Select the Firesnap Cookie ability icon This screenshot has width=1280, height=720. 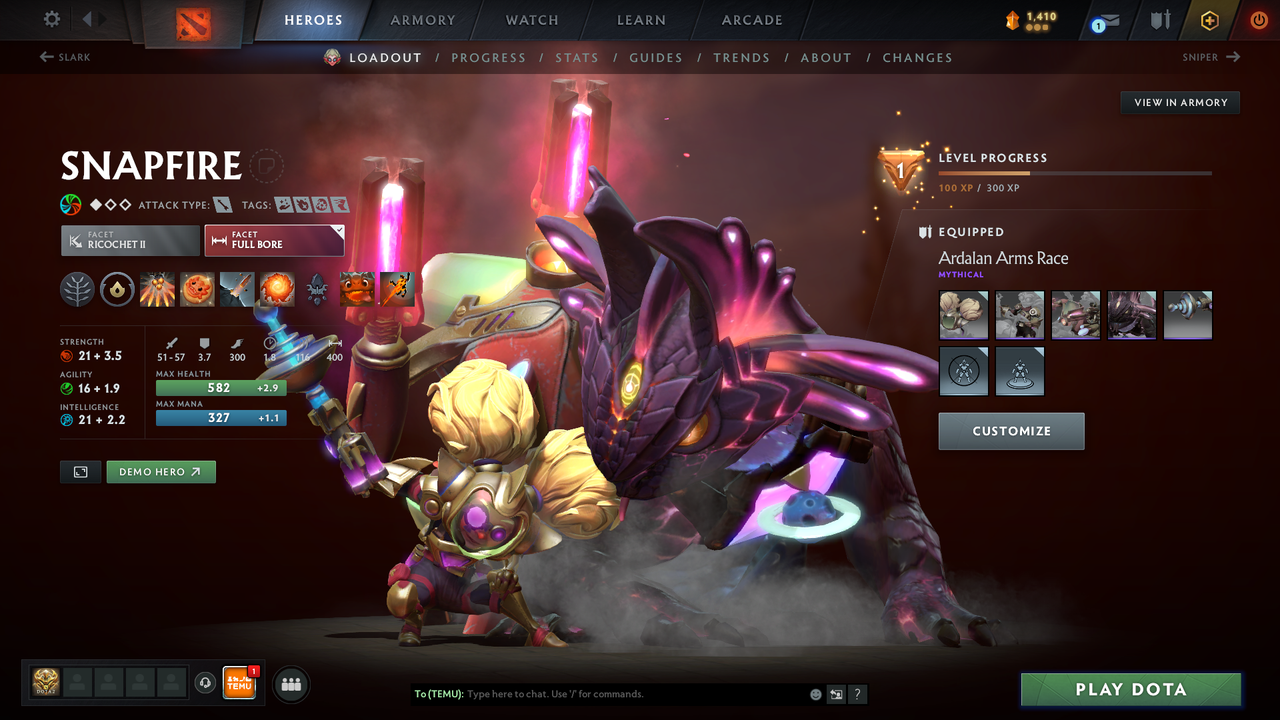197,289
